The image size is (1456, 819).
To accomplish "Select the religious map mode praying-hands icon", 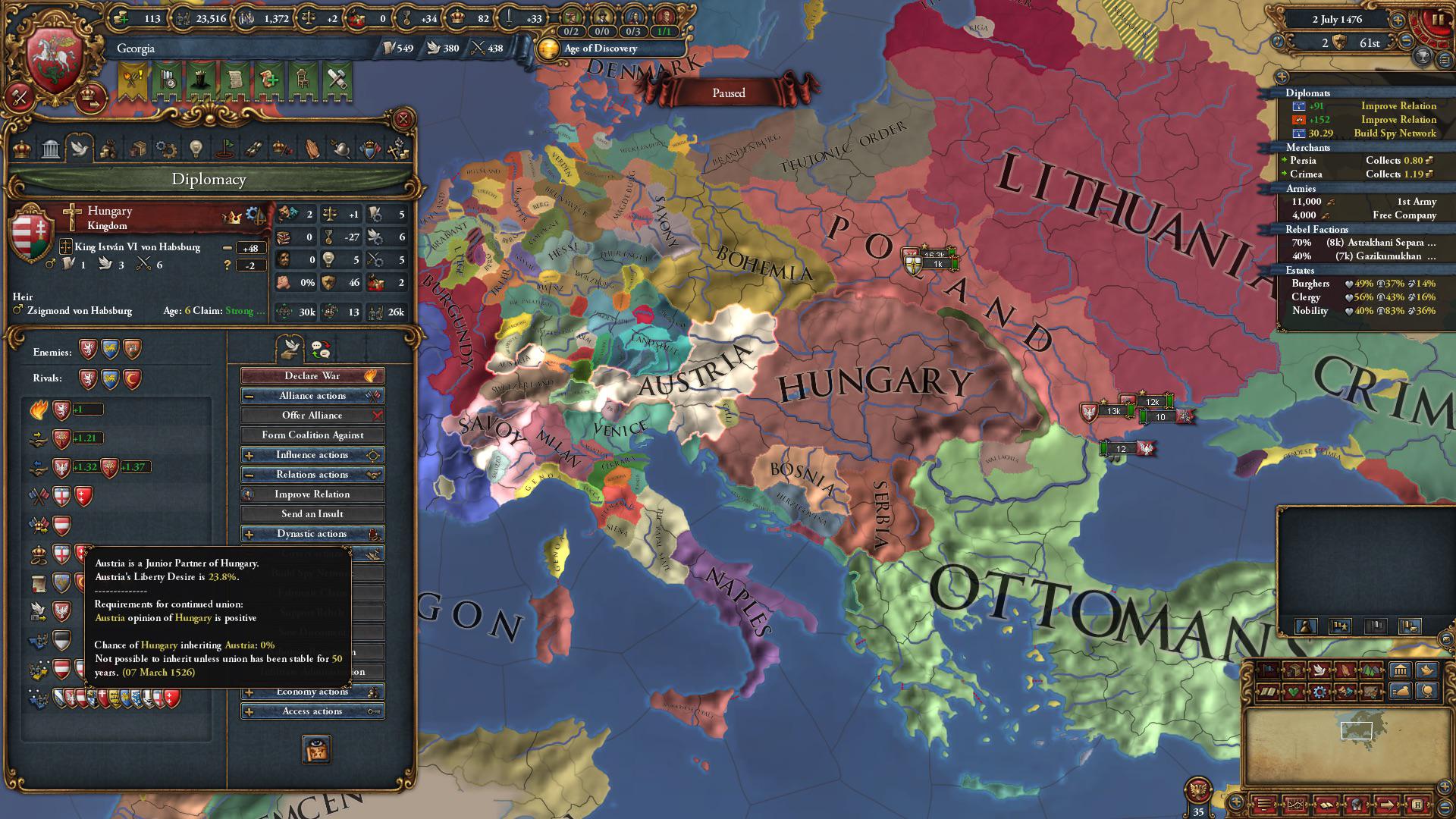I will pos(1345,670).
